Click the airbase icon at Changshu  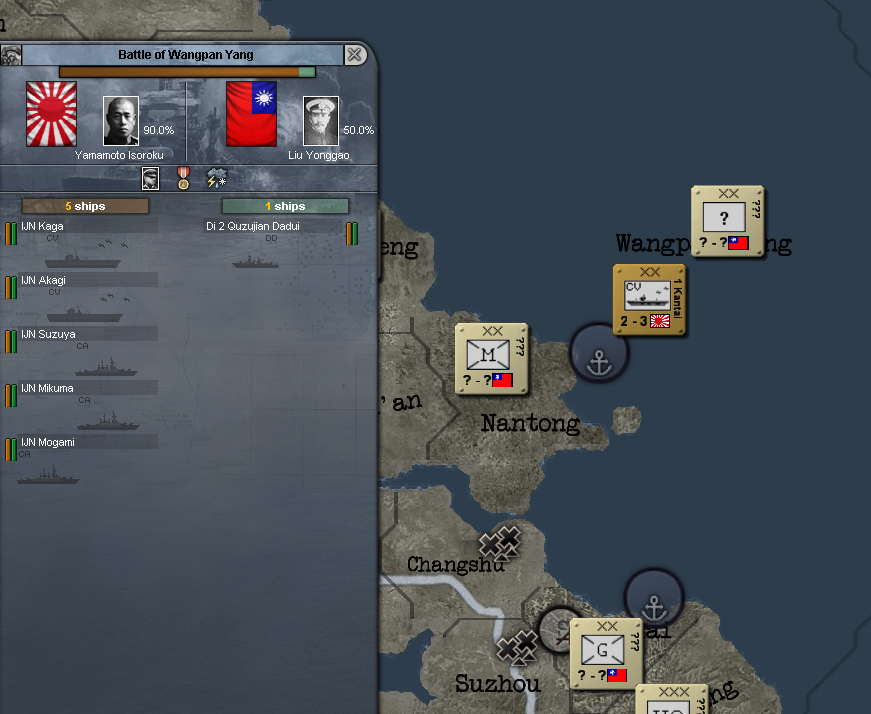click(x=500, y=543)
